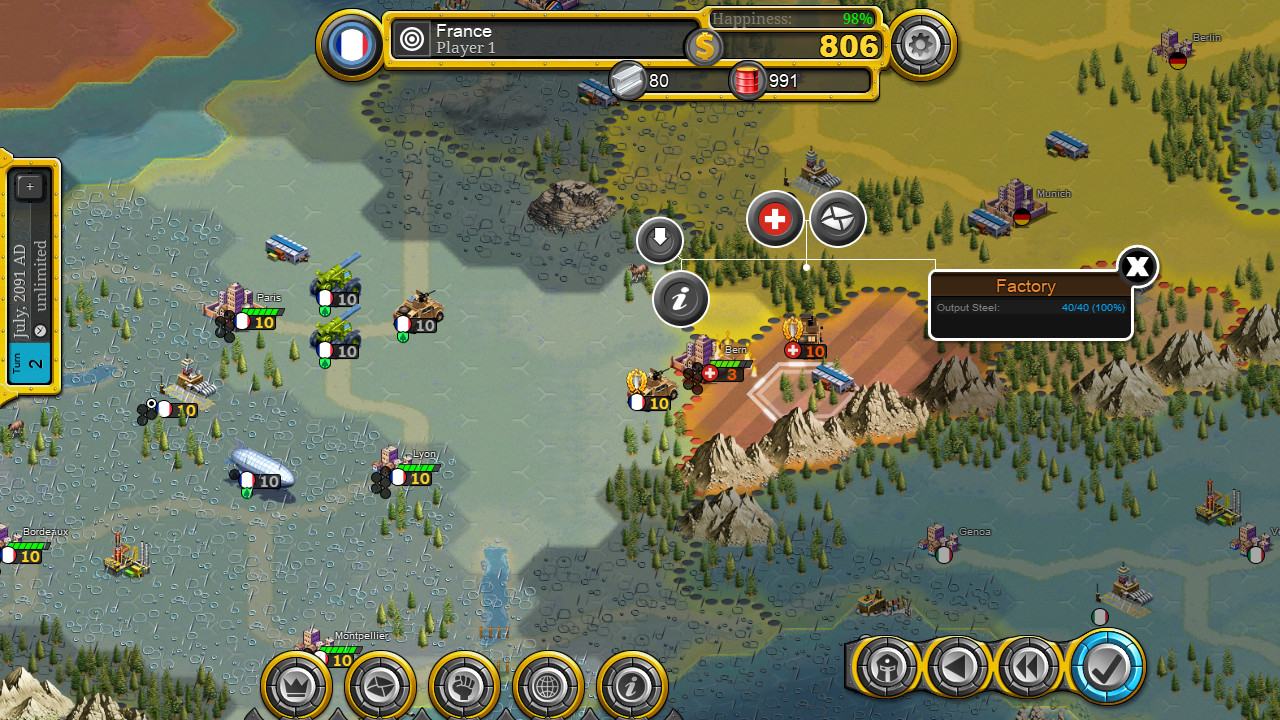Click the single back arrow button
Image resolution: width=1280 pixels, height=720 pixels.
957,667
